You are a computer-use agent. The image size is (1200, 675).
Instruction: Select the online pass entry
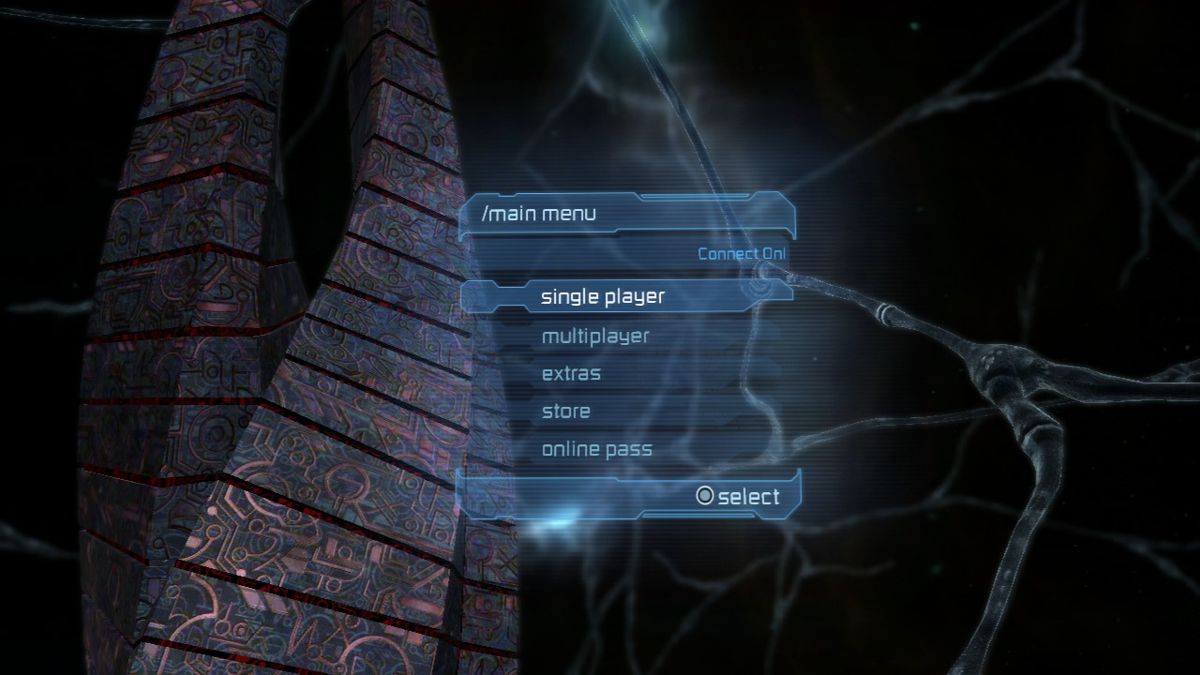pos(597,450)
